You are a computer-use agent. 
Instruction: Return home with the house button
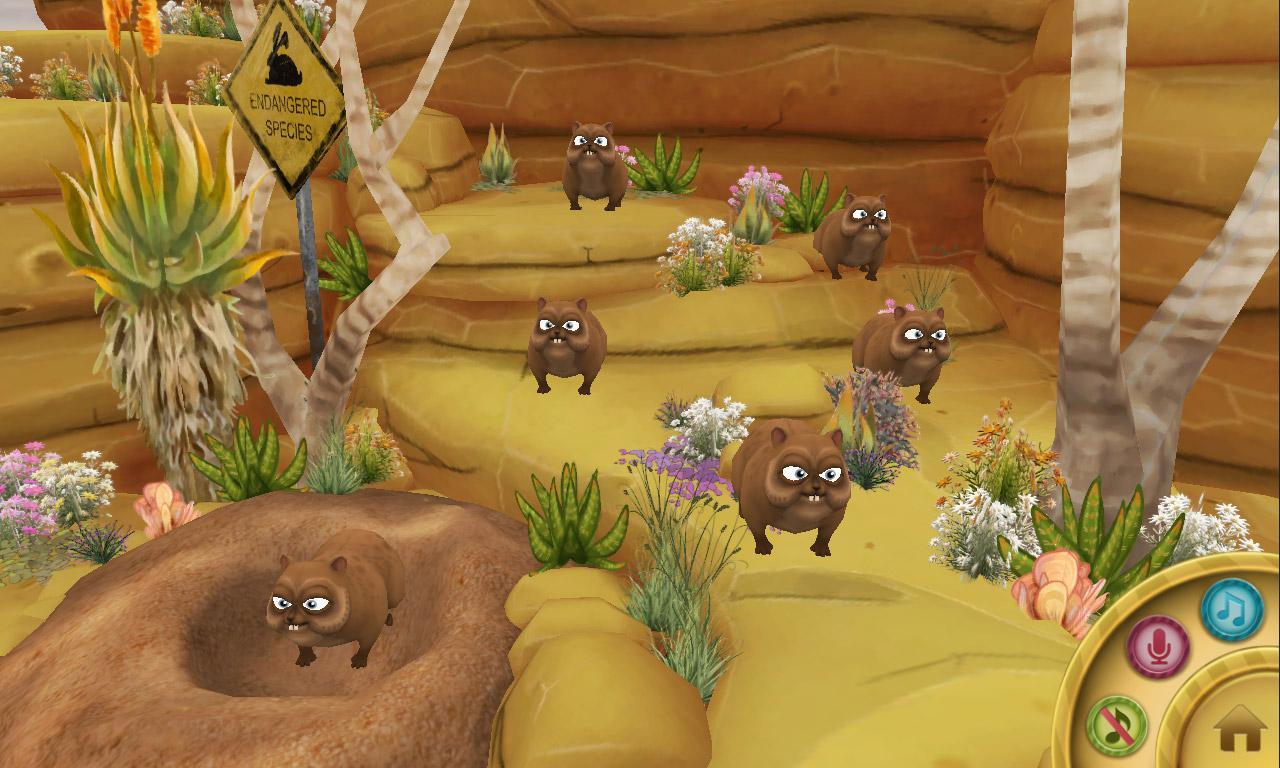point(1239,728)
